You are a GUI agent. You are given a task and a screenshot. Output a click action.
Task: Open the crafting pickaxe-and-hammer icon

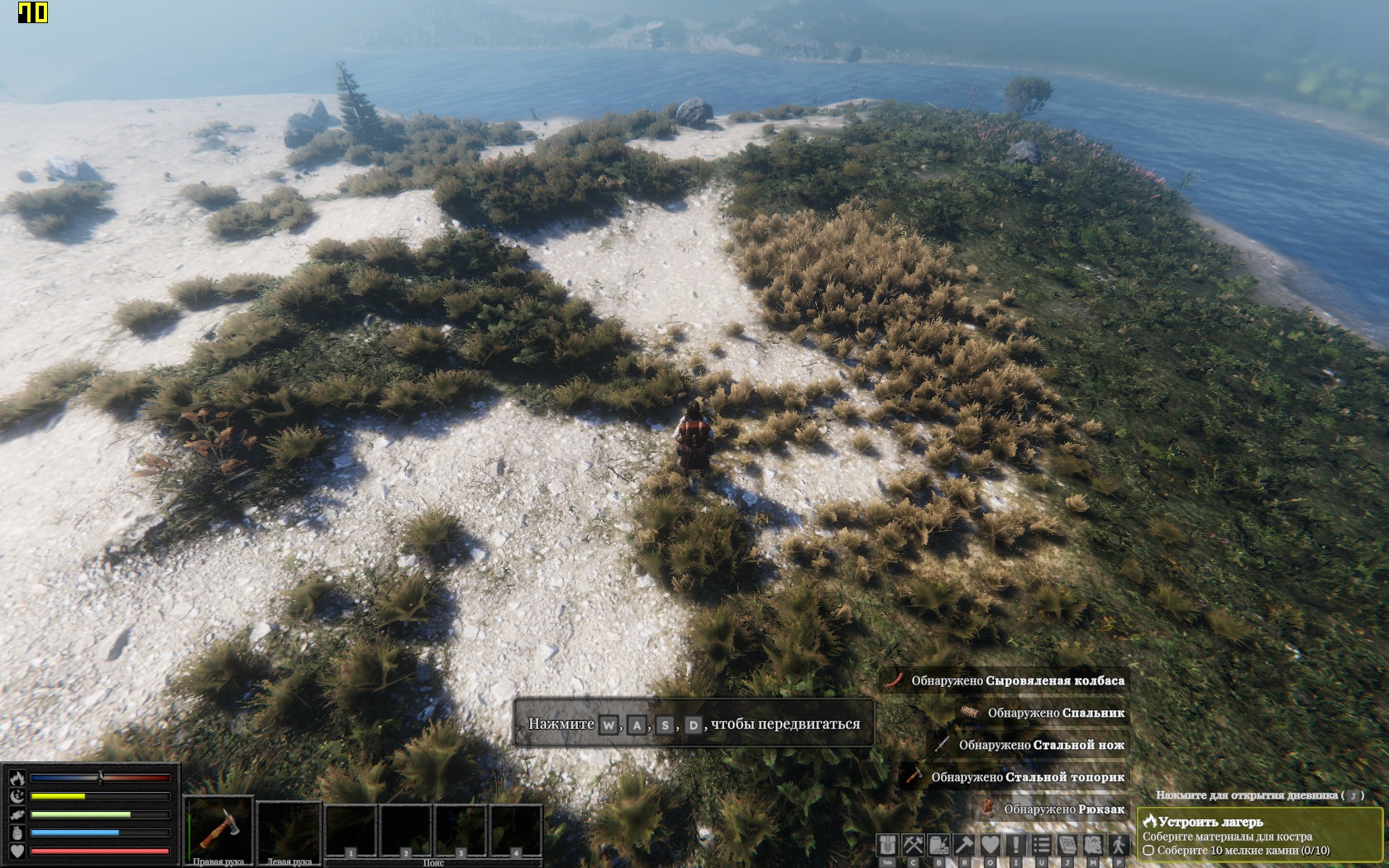tap(913, 845)
